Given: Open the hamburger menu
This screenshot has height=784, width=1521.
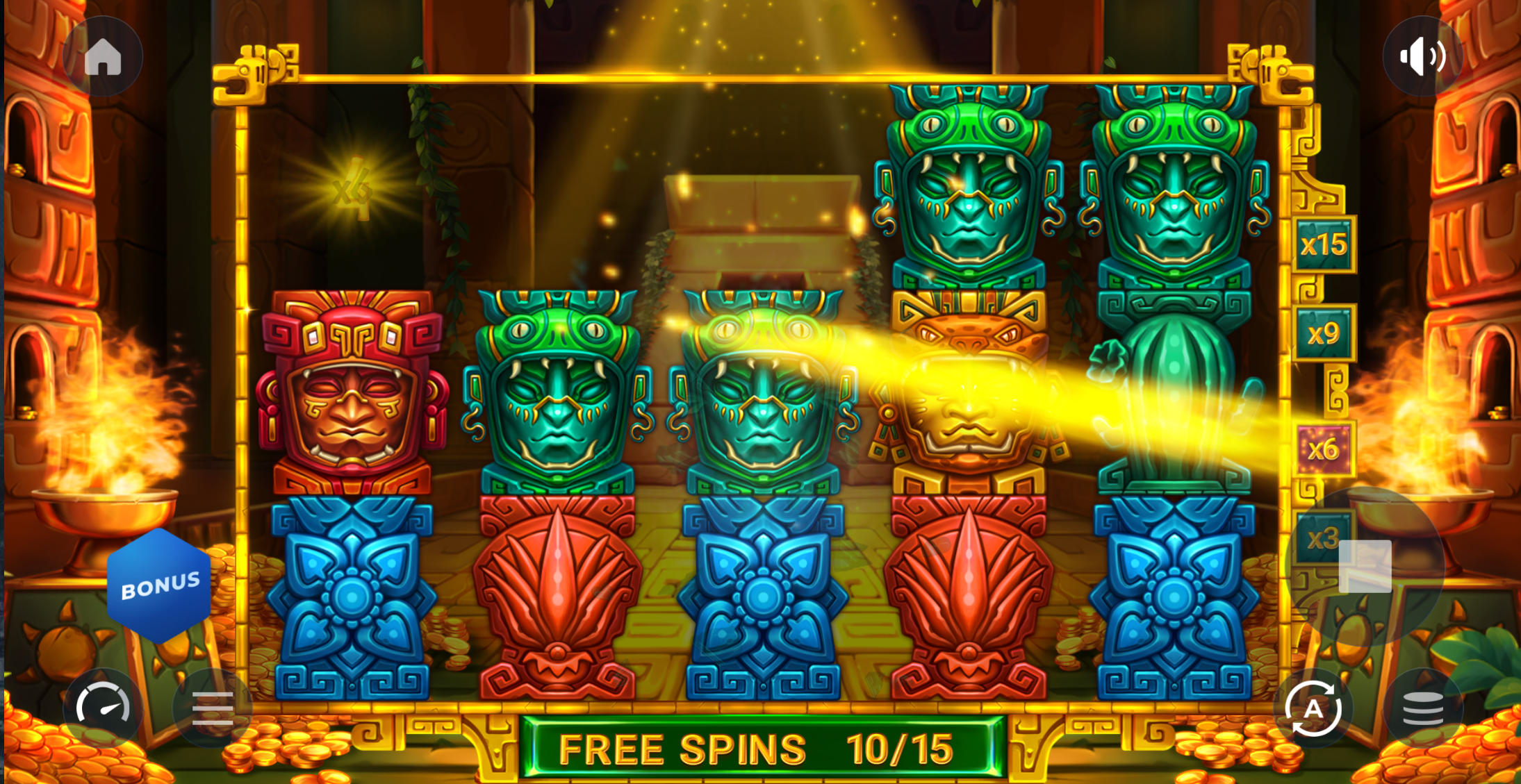Looking at the screenshot, I should coord(213,708).
